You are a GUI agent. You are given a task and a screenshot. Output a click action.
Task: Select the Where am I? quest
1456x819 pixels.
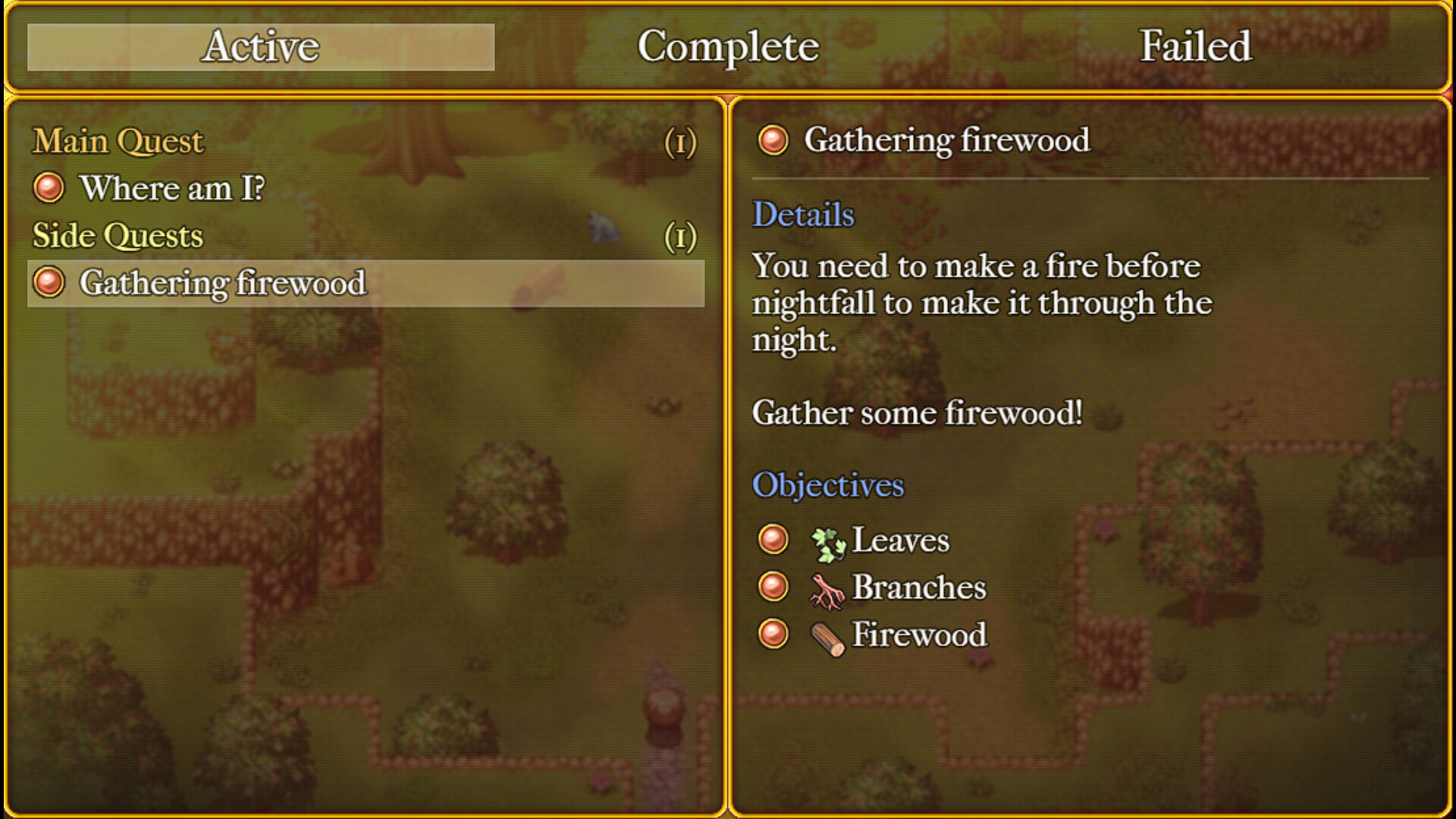(x=173, y=189)
